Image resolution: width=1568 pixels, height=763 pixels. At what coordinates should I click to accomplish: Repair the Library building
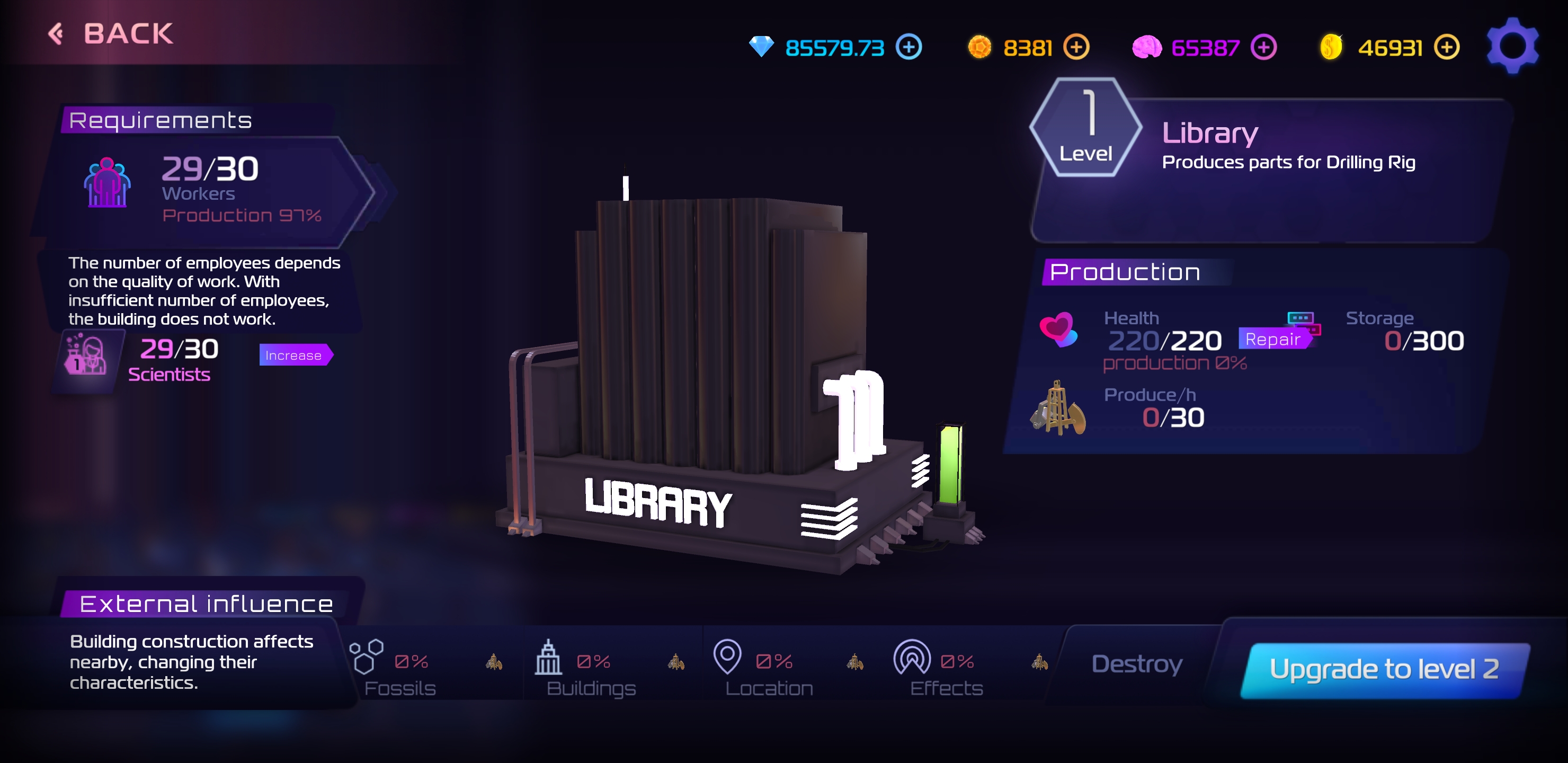pyautogui.click(x=1274, y=339)
